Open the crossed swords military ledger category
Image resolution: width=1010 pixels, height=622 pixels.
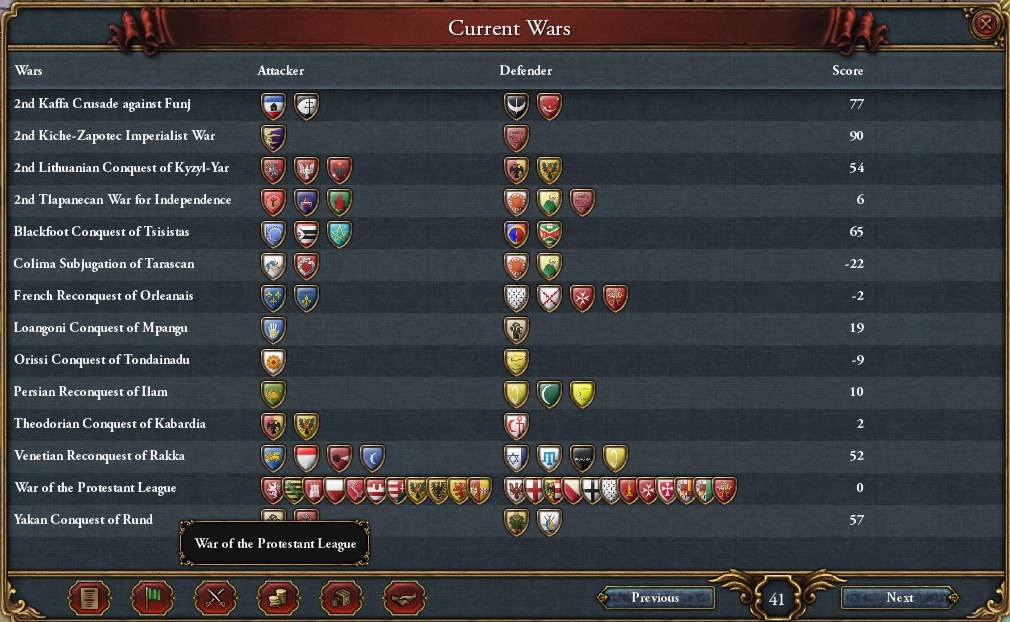coord(215,598)
